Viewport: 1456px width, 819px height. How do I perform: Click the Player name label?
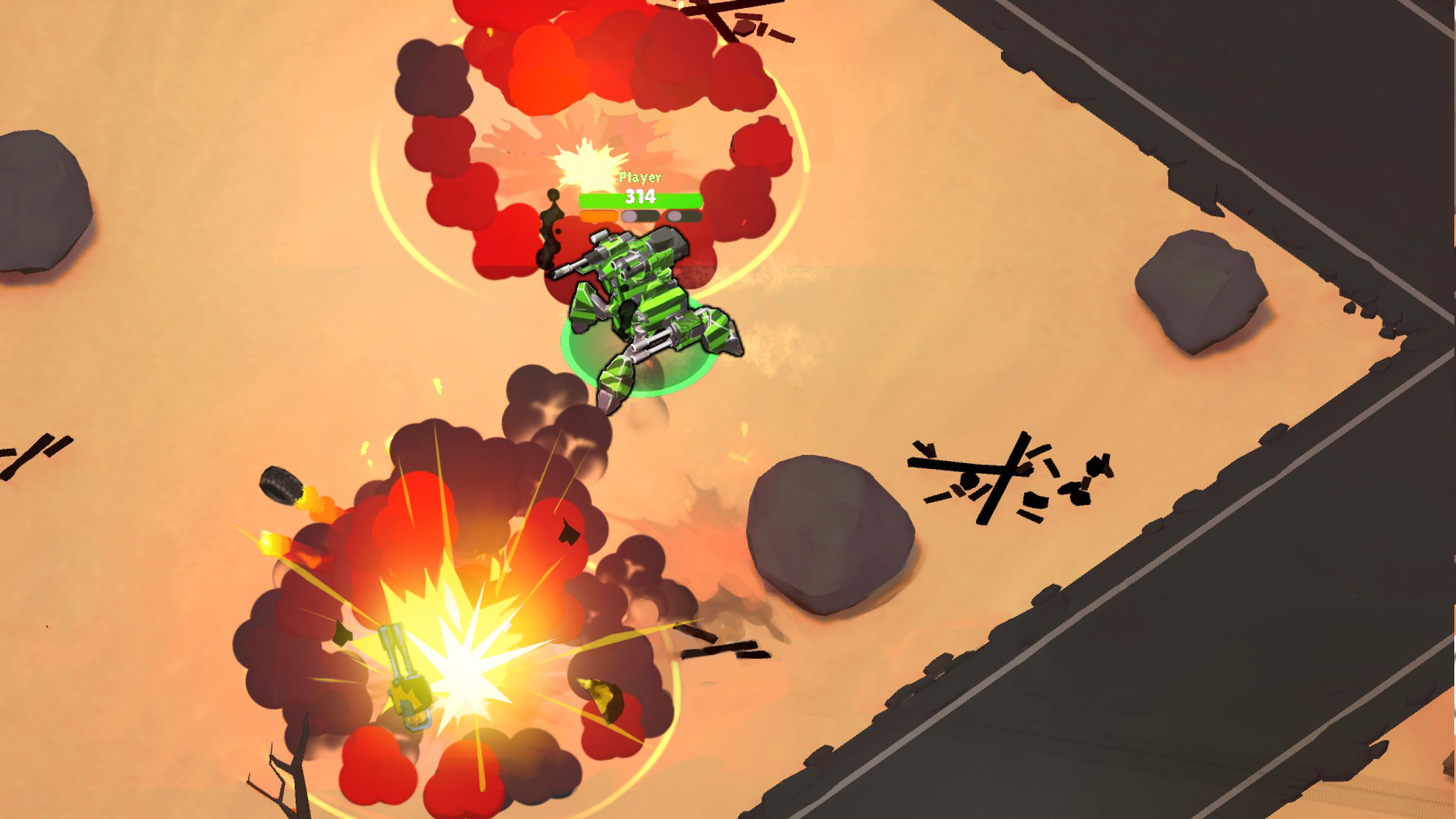[x=640, y=177]
